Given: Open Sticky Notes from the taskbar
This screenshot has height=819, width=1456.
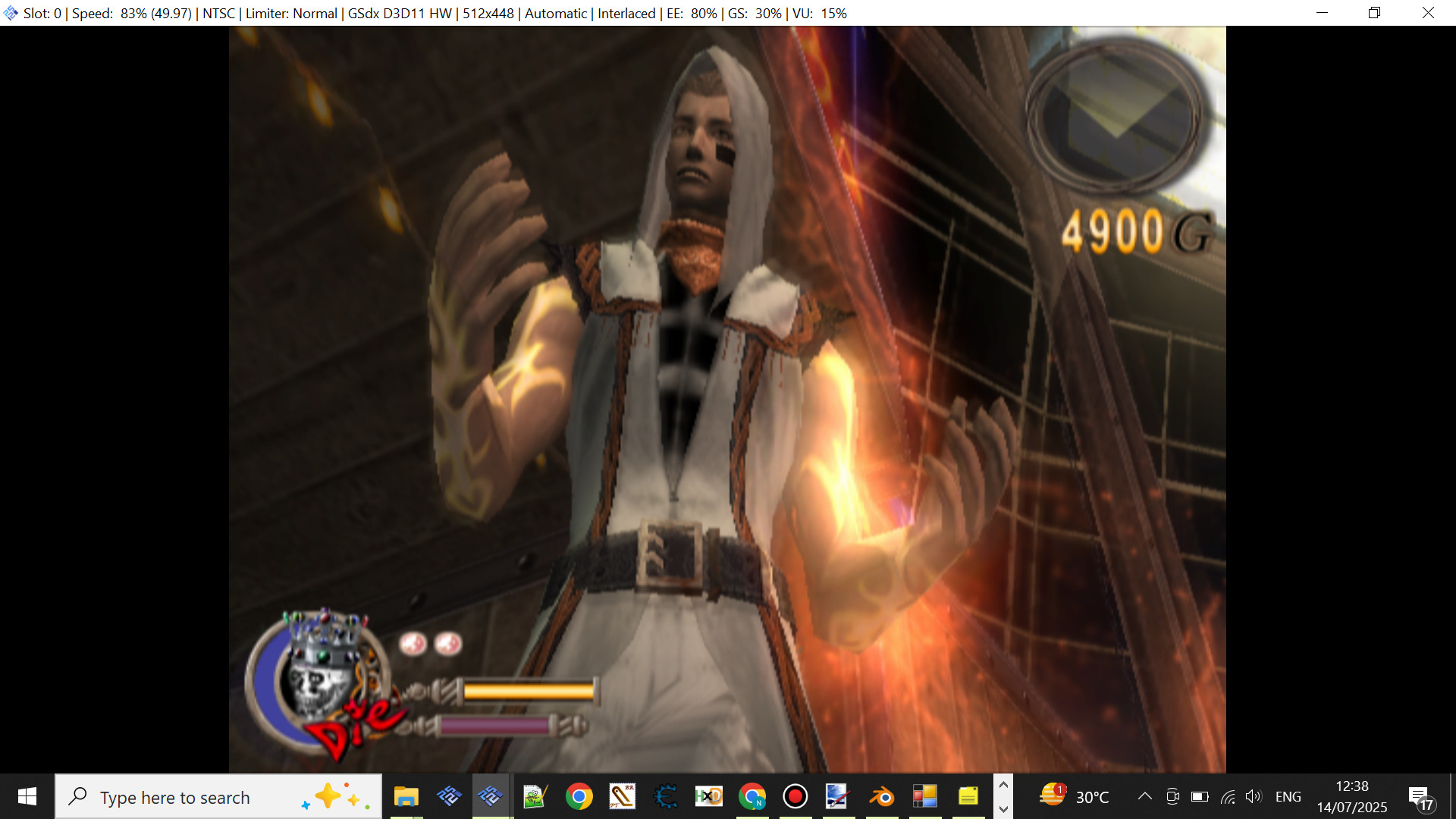Looking at the screenshot, I should pyautogui.click(x=968, y=796).
